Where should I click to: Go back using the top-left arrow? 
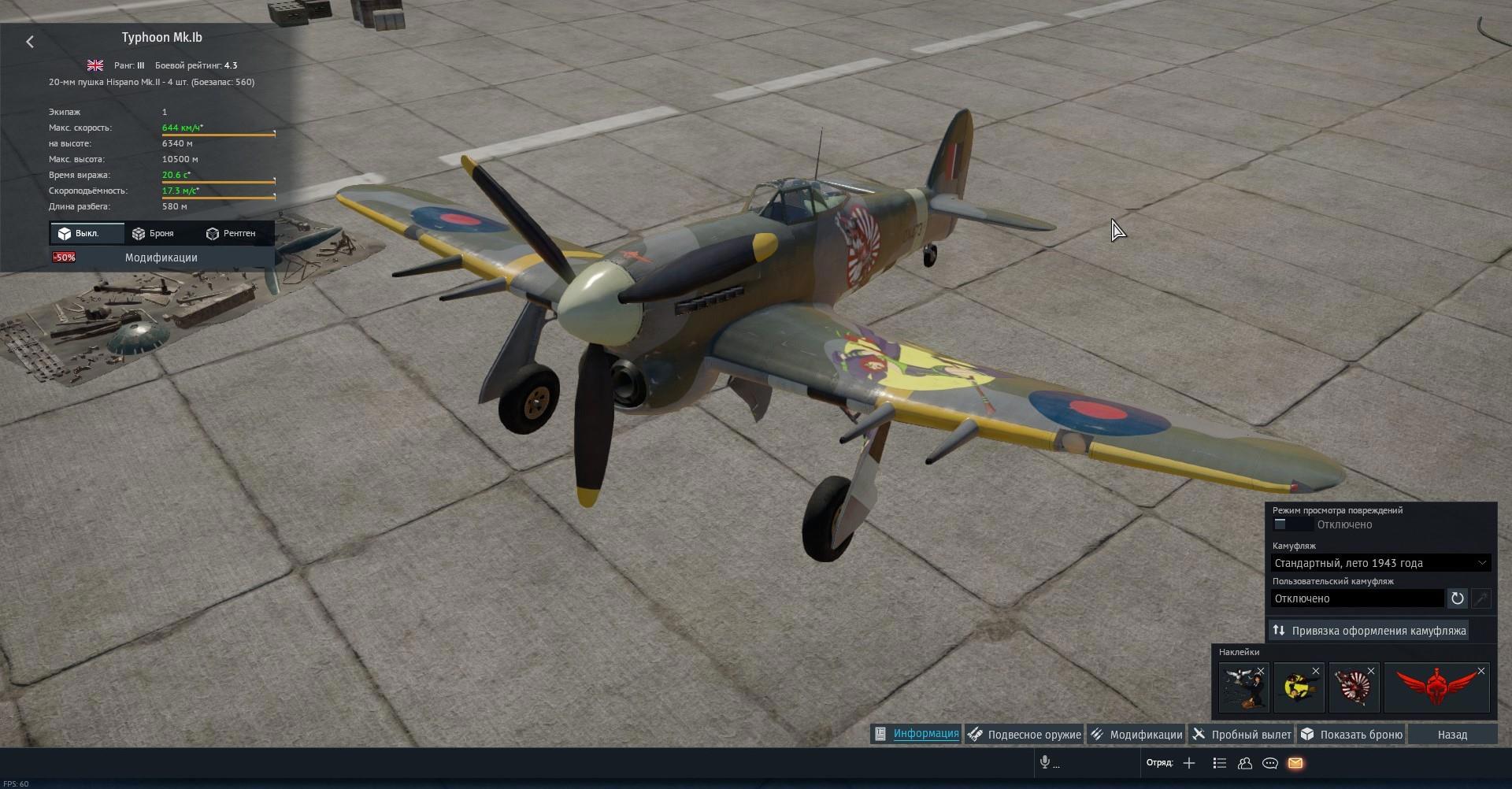point(30,42)
